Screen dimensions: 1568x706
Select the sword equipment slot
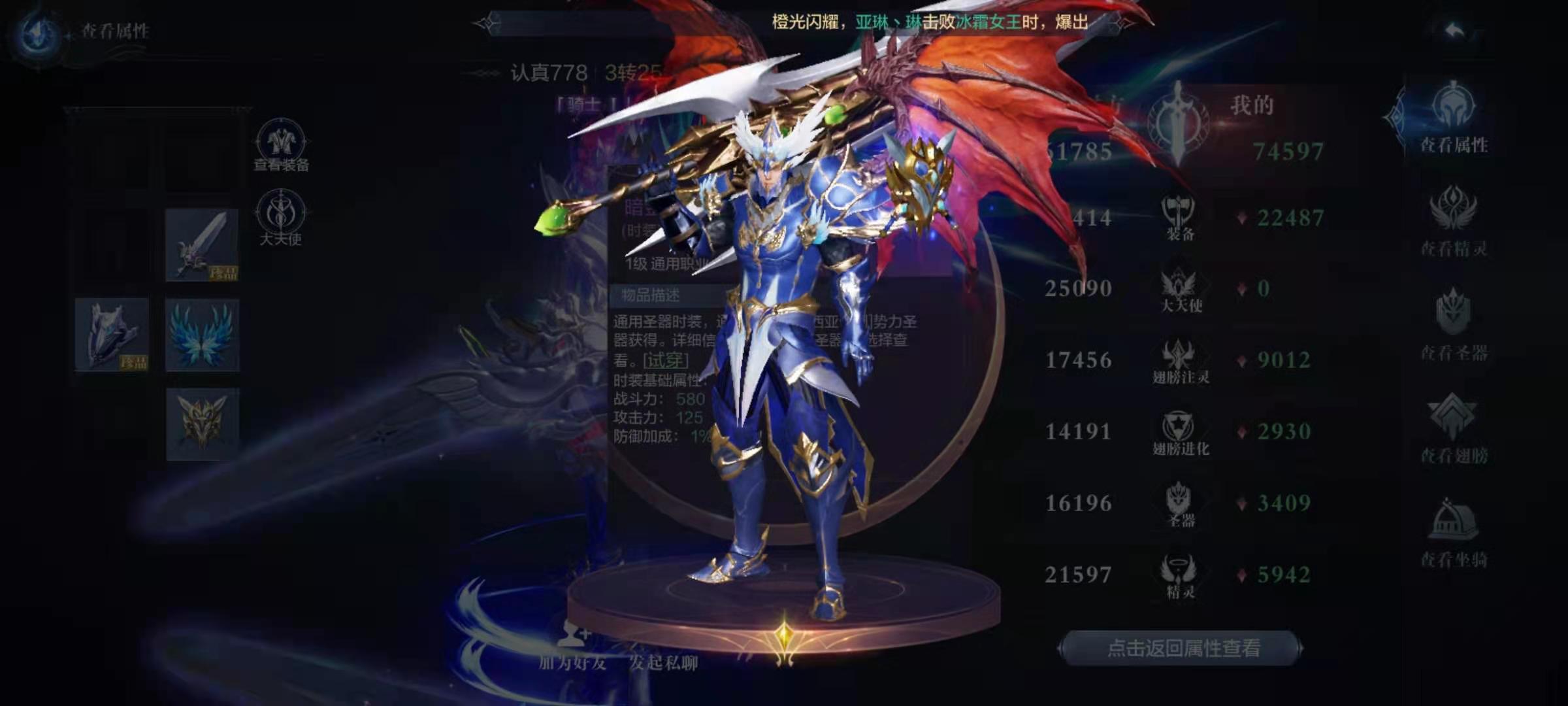click(x=202, y=245)
